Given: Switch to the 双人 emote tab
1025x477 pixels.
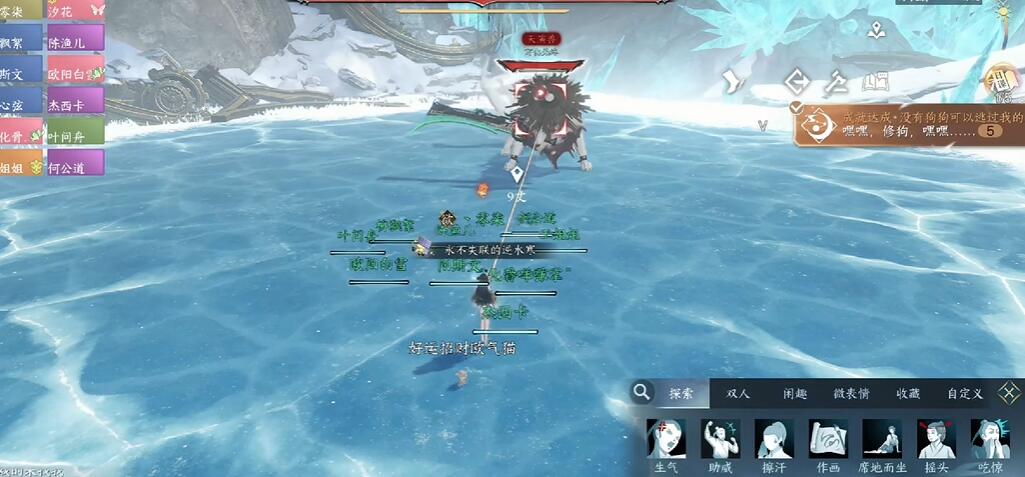Looking at the screenshot, I should (738, 394).
